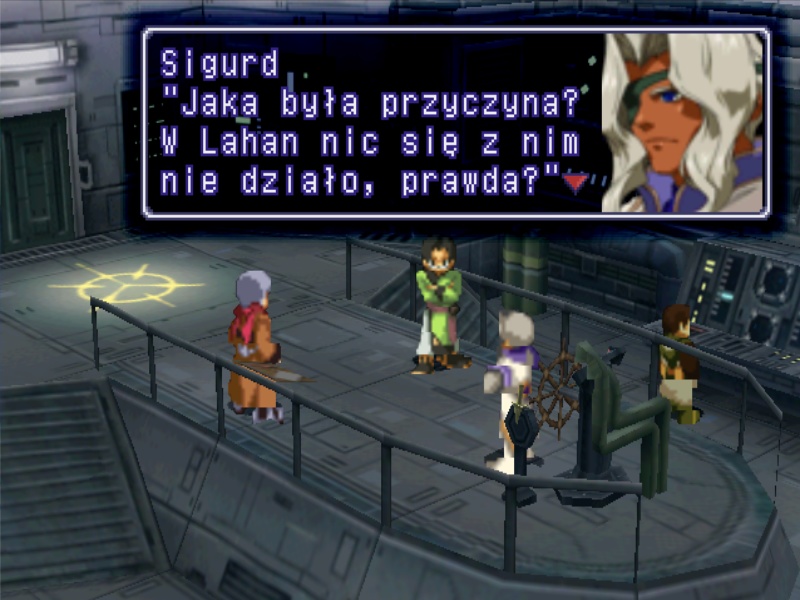Viewport: 800px width, 600px height.
Task: Advance dialogue with the red arrow
Action: click(x=574, y=182)
